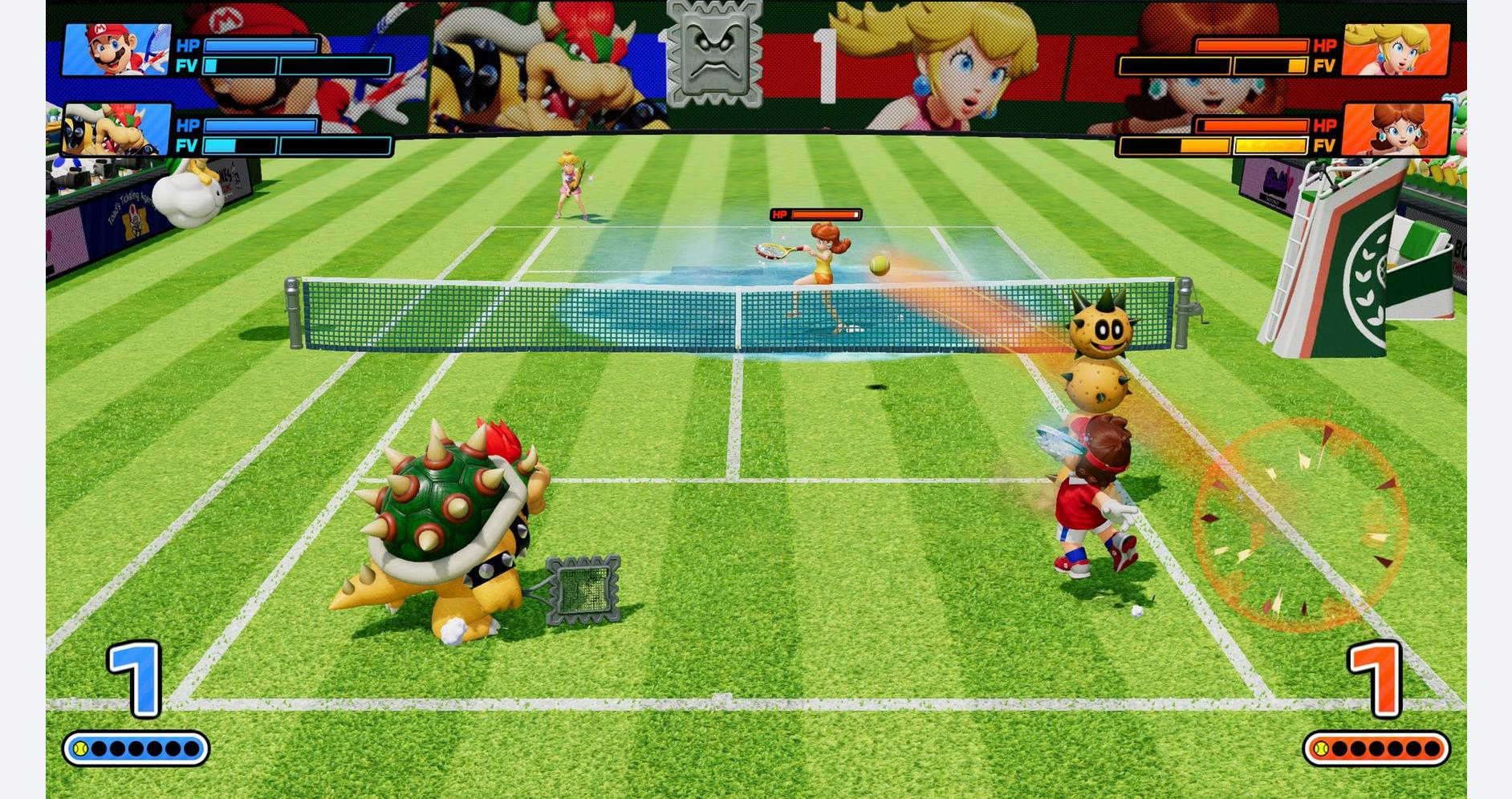Viewport: 1512px width, 799px height.
Task: Click the tennis ball icon in blue counter
Action: pos(82,747)
